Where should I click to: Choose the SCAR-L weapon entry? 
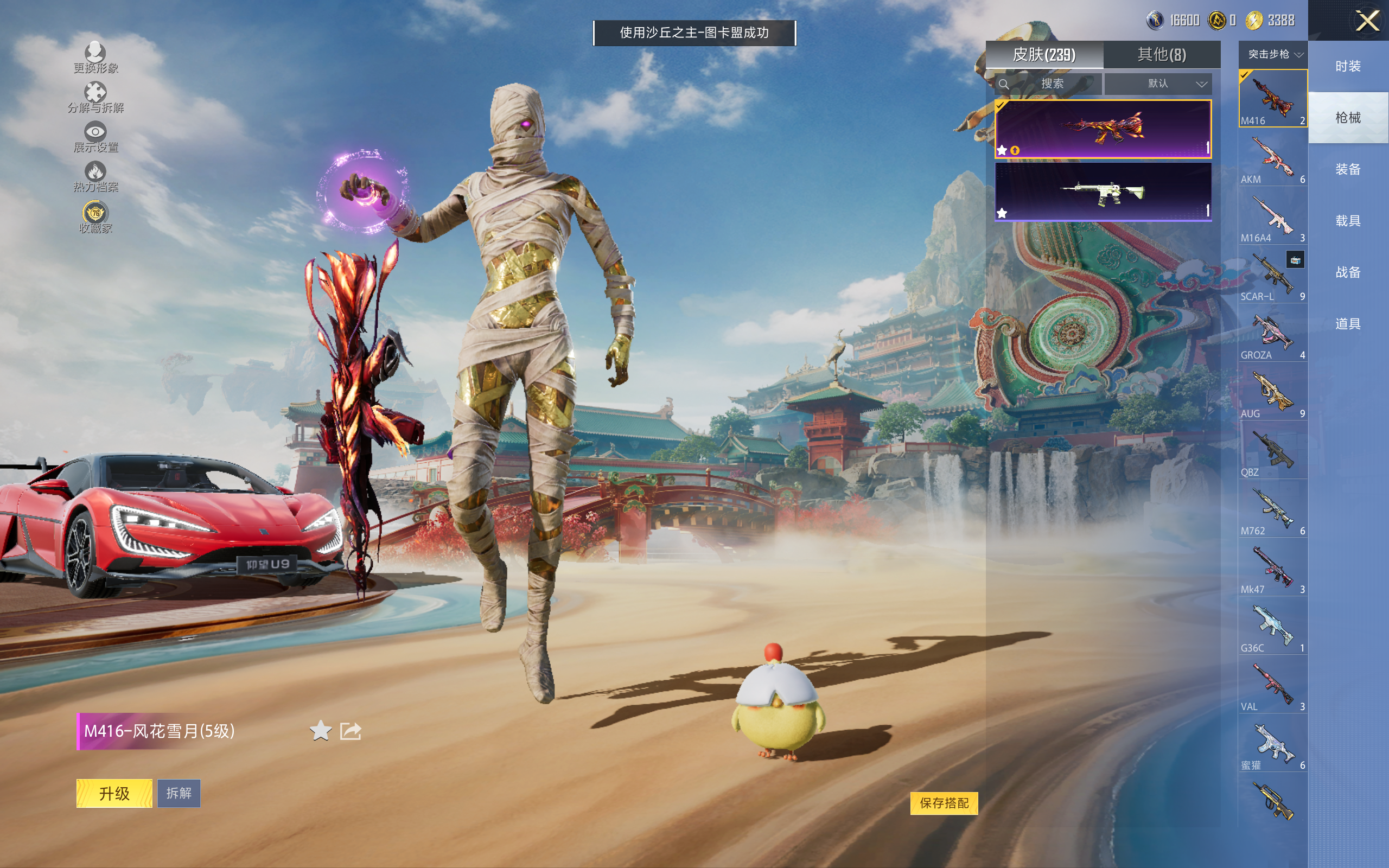pos(1272,276)
